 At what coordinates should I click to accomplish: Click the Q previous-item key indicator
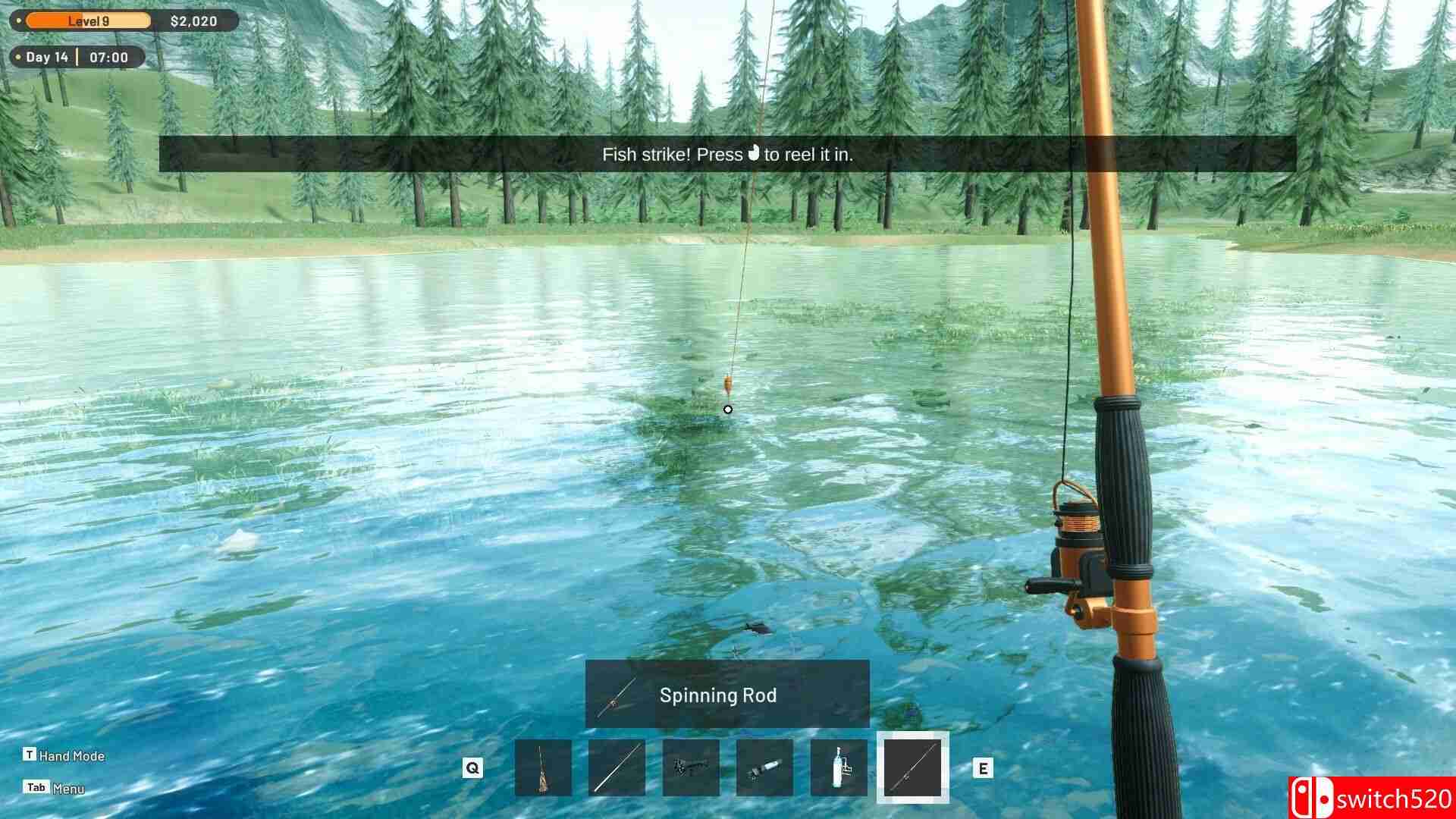pos(473,768)
